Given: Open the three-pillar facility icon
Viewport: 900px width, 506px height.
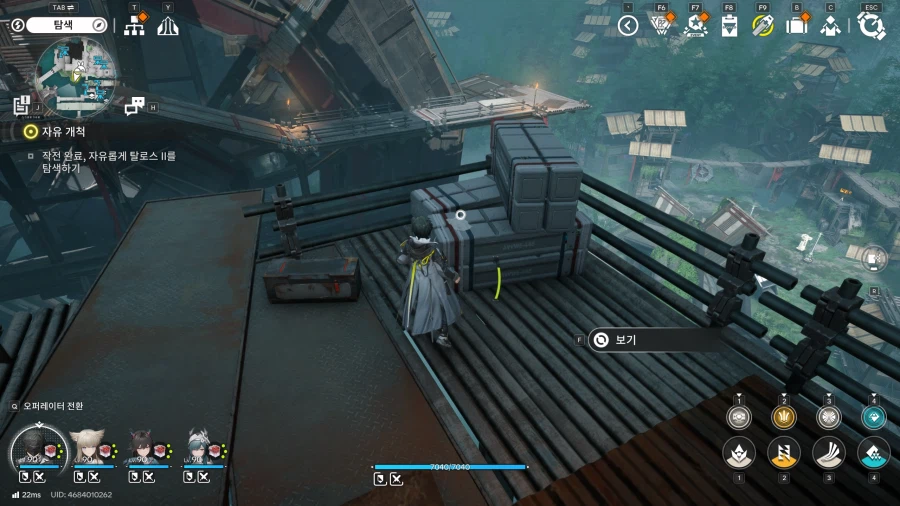Looking at the screenshot, I should pyautogui.click(x=168, y=26).
